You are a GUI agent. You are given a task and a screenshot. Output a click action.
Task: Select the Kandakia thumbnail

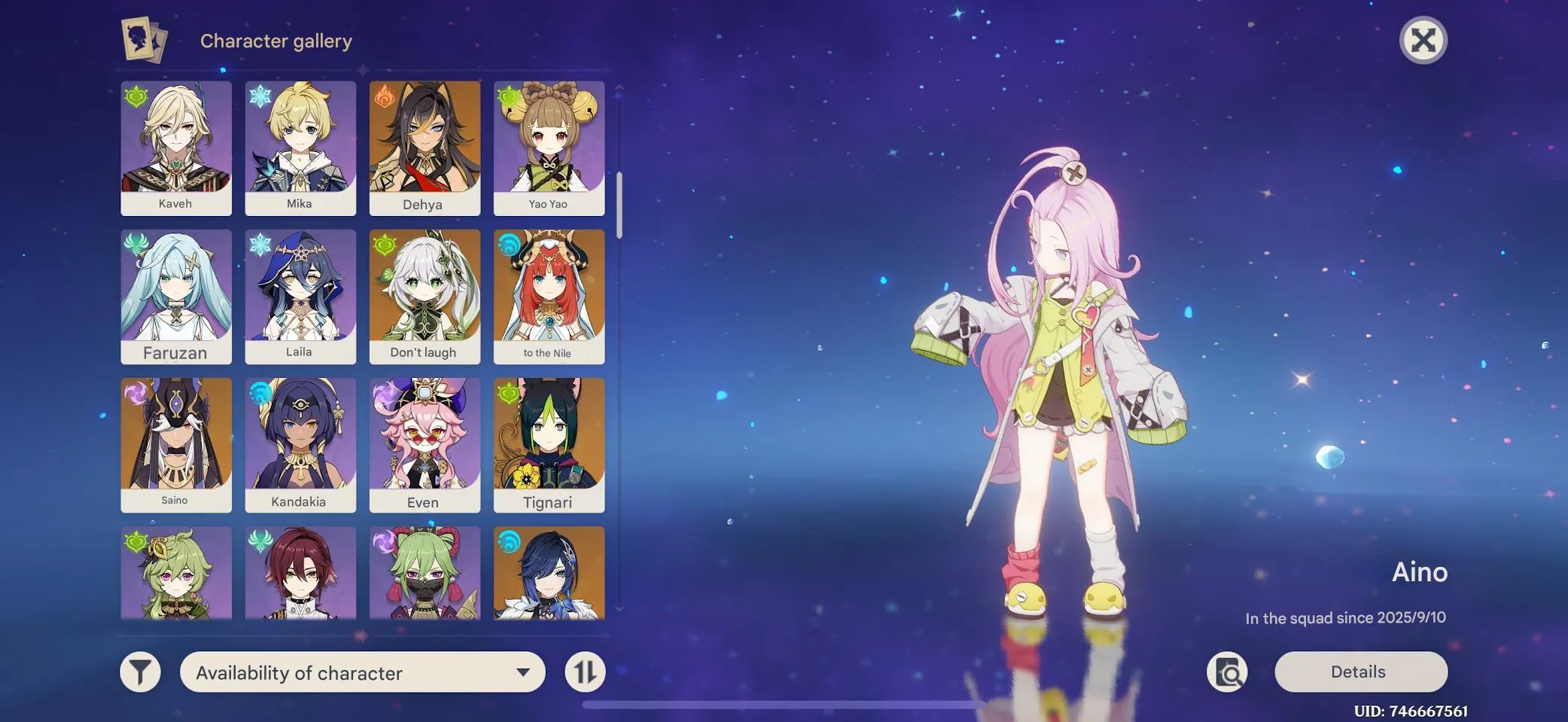(x=300, y=443)
